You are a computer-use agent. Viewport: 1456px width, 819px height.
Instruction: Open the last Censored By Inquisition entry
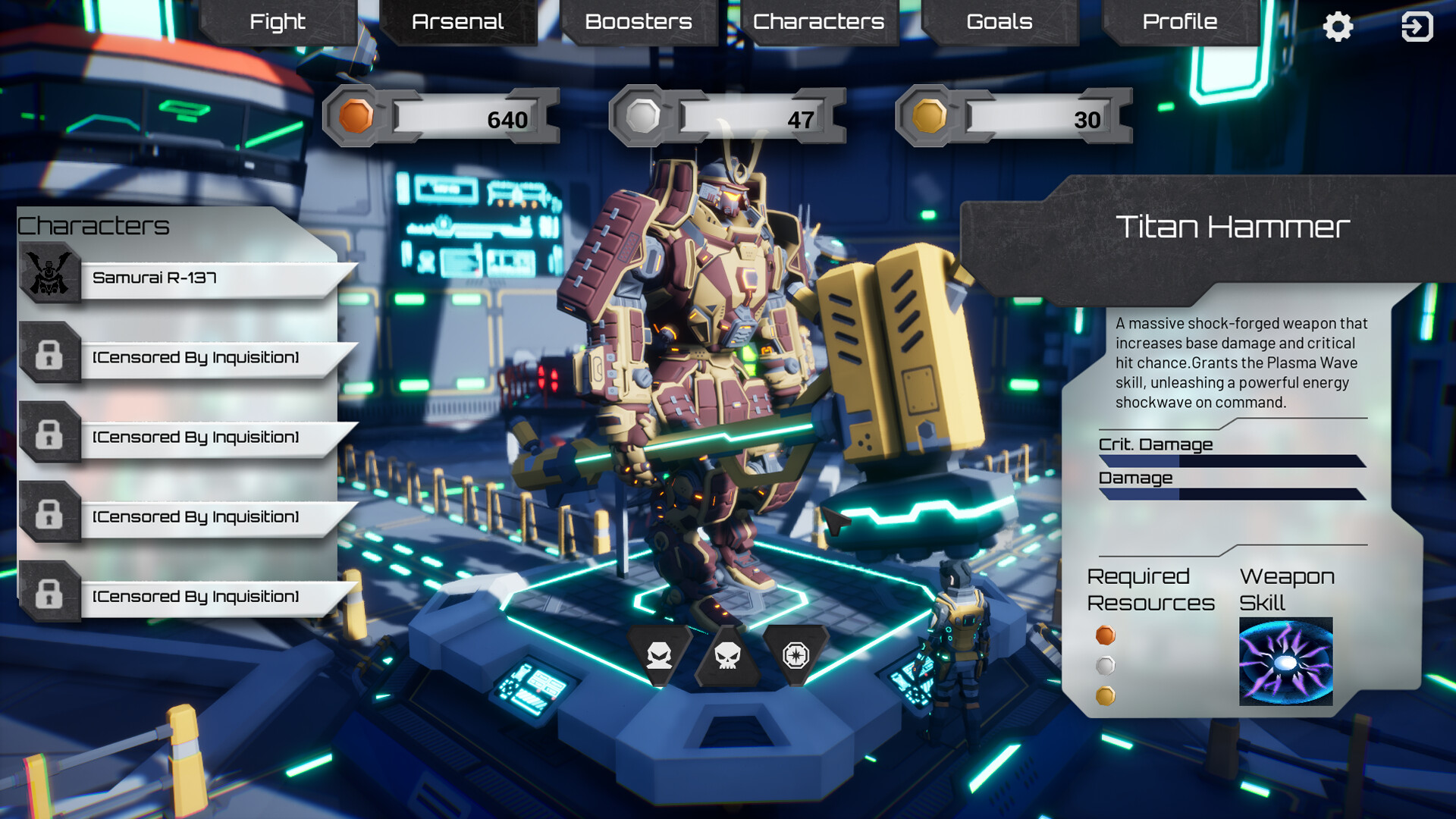(193, 596)
